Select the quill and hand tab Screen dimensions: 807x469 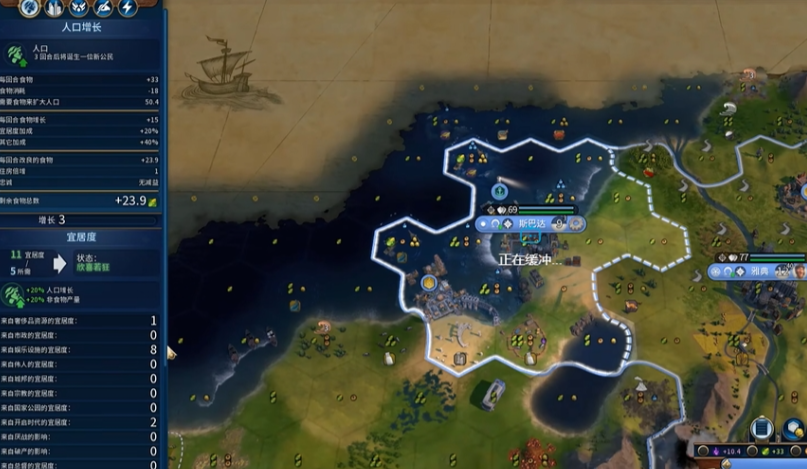[103, 8]
